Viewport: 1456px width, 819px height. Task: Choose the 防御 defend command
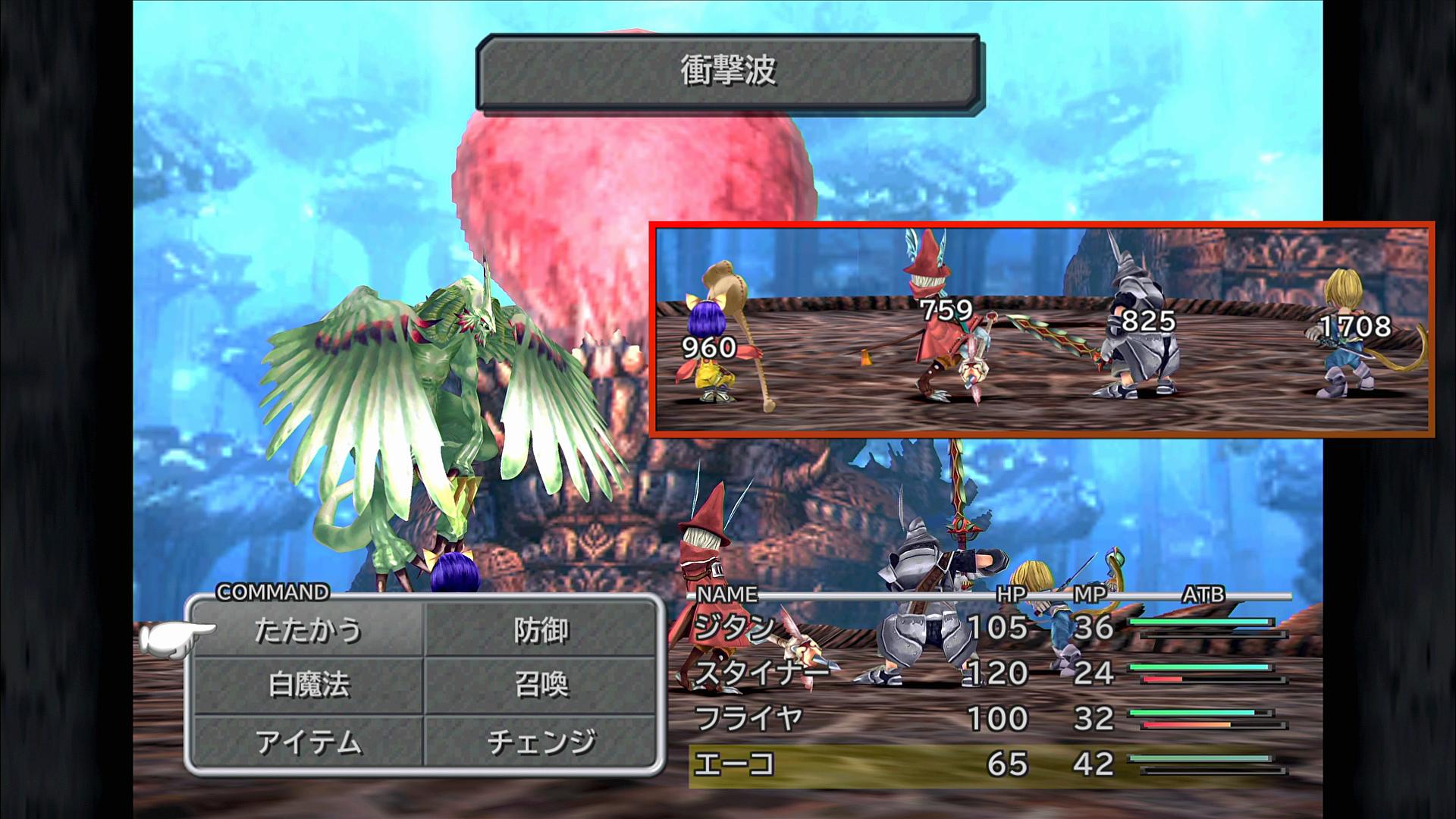tap(541, 630)
